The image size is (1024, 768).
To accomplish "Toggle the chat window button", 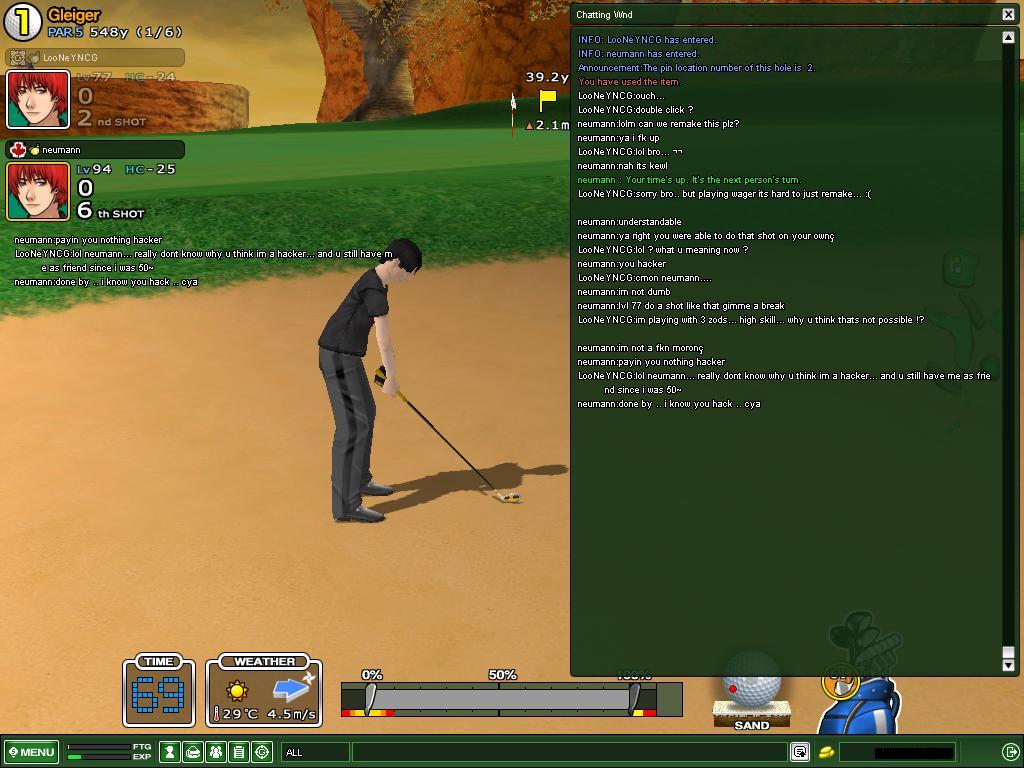I will 800,752.
